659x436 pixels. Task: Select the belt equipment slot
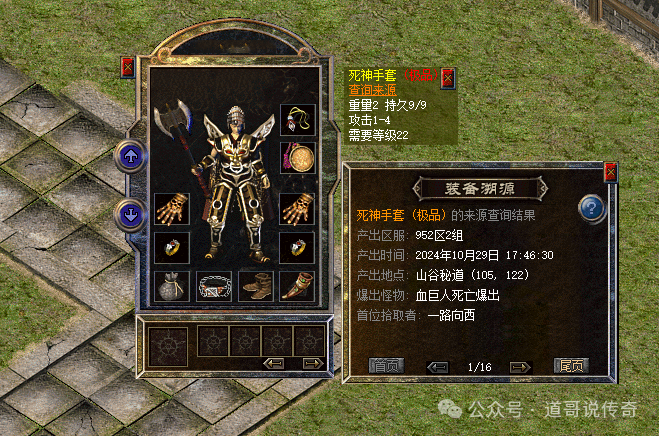click(214, 286)
